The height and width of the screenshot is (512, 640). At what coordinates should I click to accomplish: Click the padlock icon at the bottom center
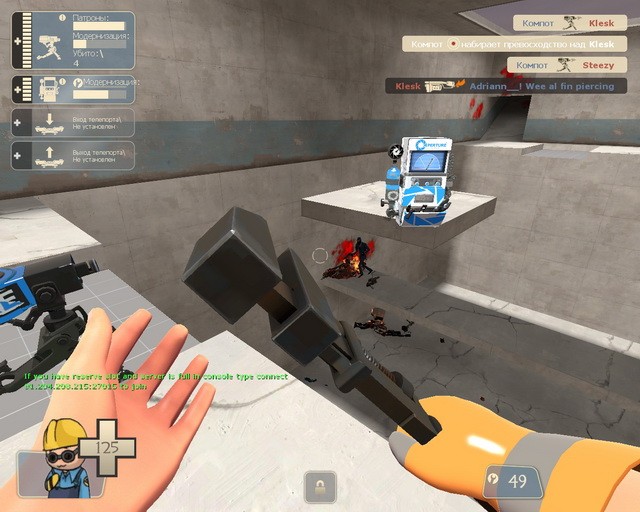[320, 487]
